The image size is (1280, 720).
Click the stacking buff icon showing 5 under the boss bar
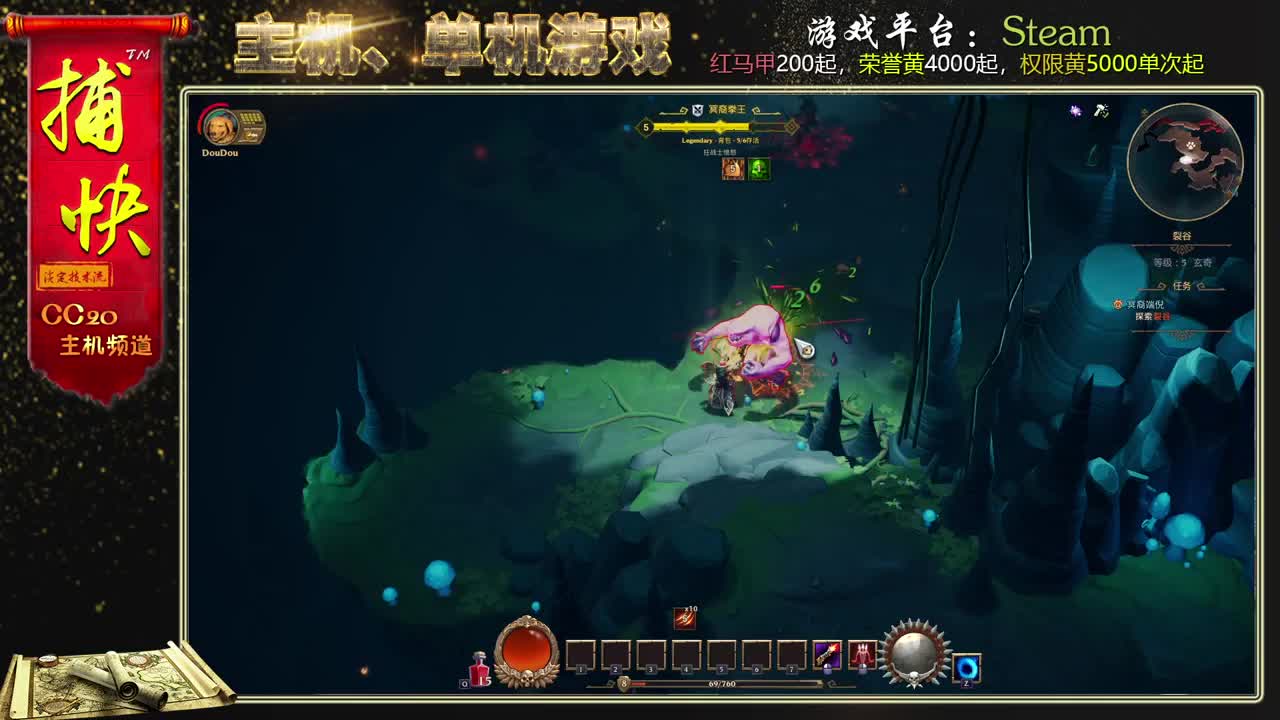(732, 169)
